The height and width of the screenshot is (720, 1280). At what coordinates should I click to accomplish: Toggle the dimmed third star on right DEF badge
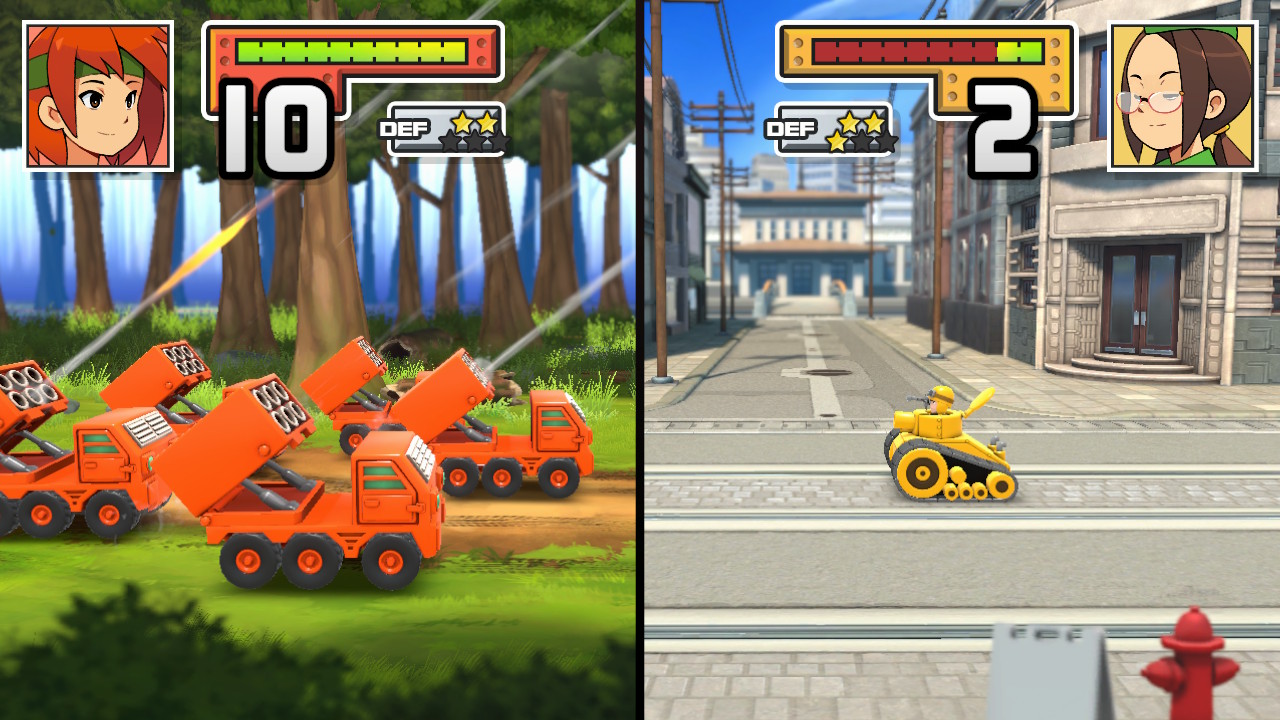click(x=887, y=142)
